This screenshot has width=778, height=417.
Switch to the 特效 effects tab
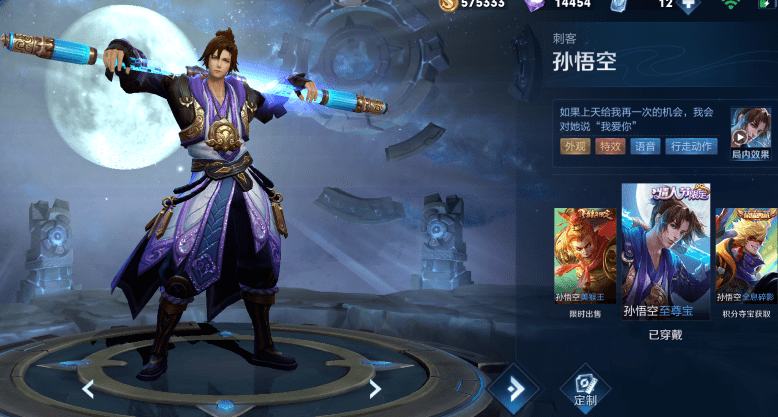610,147
